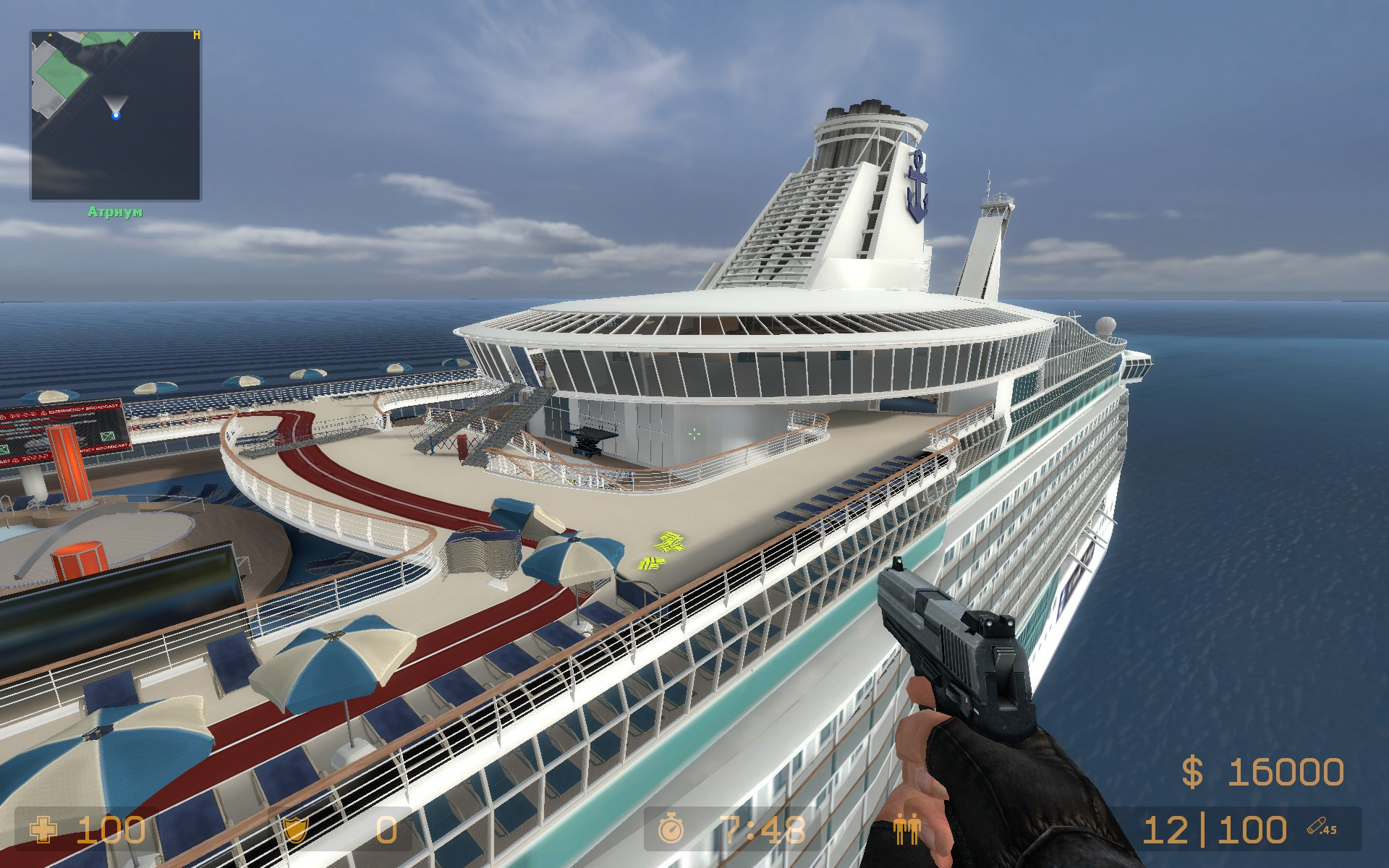
Task: Click the blue player dot on the radar
Action: [x=116, y=116]
